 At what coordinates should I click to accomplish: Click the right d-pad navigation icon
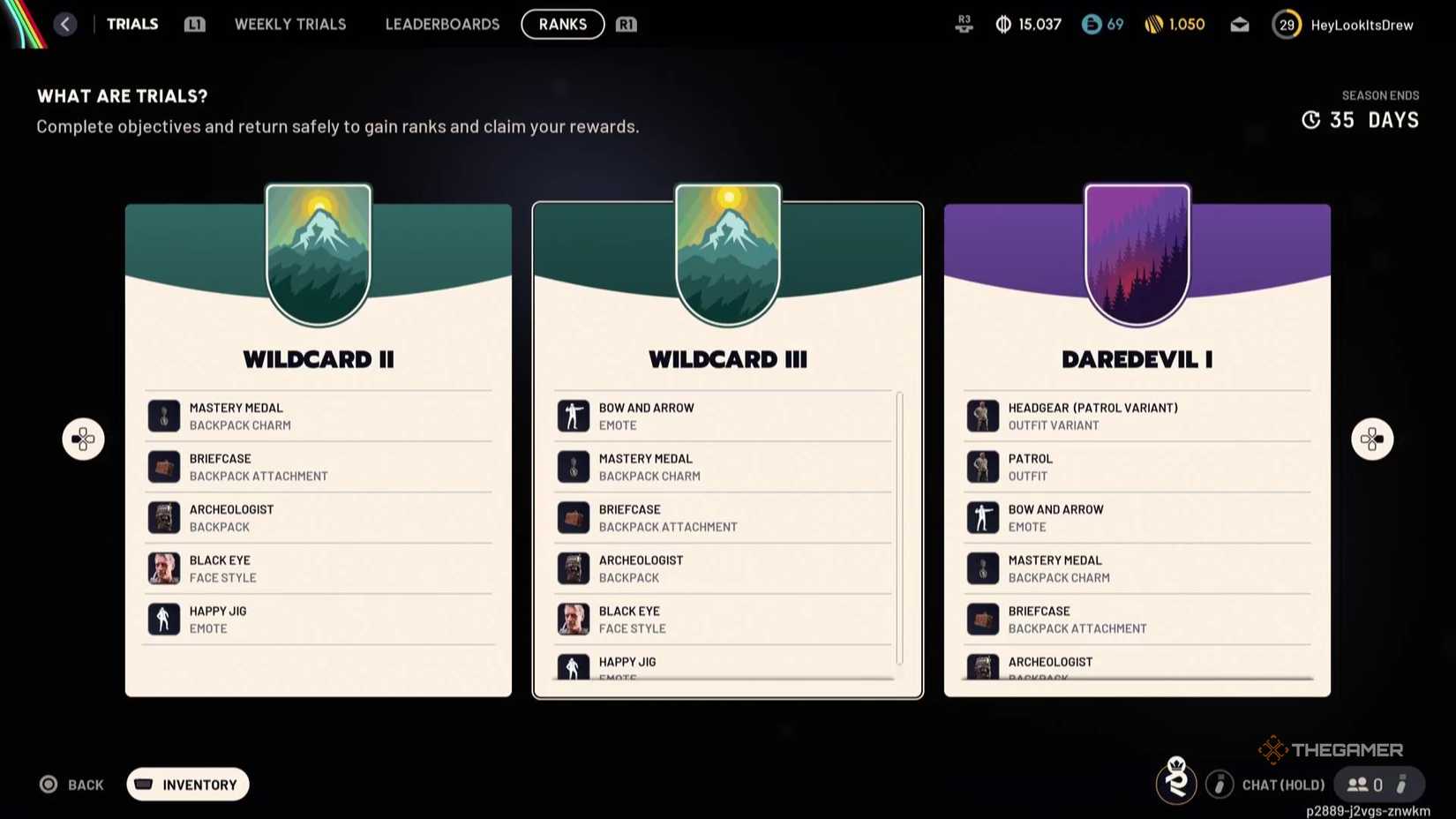point(1371,439)
